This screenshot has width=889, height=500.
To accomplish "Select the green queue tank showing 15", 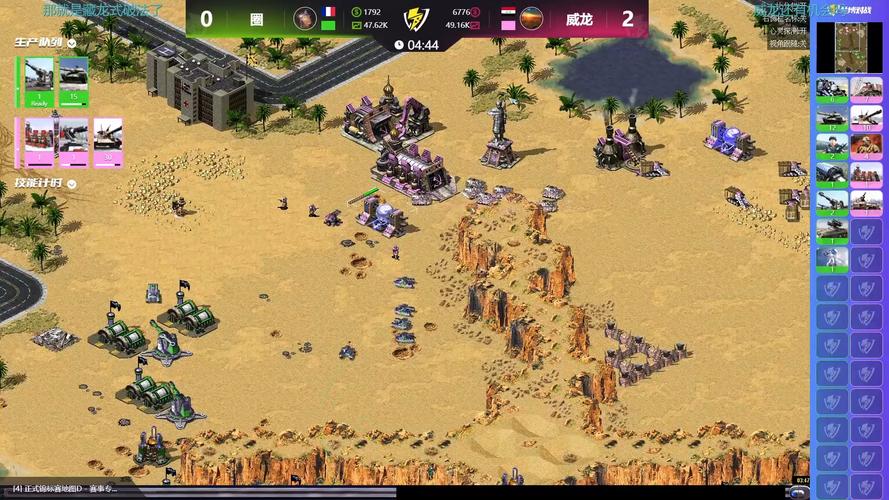I will coord(74,82).
